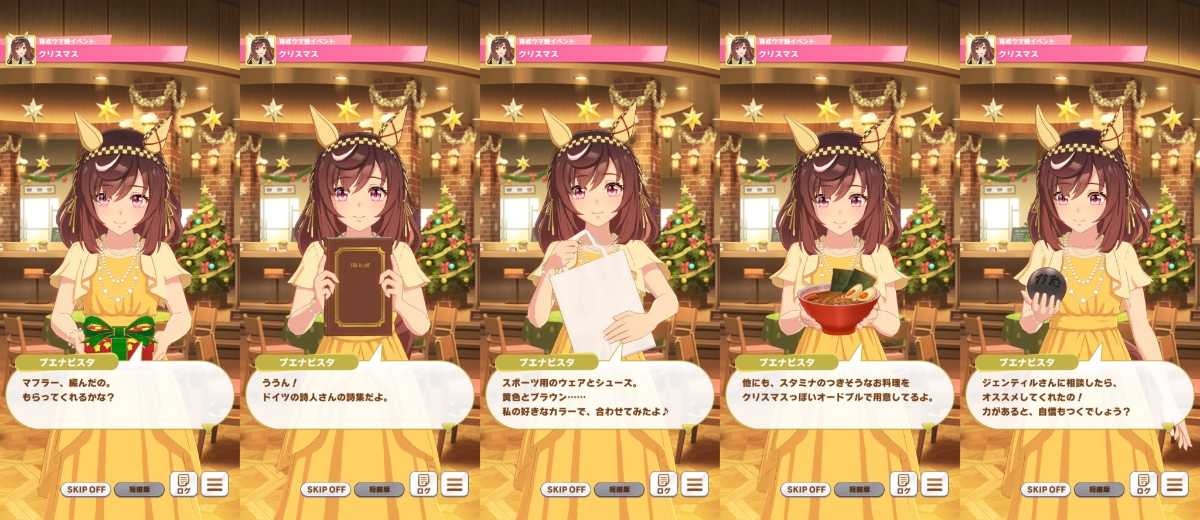Open hamburger menu in the white shopping bag panel
The width and height of the screenshot is (1200, 520).
tap(694, 485)
